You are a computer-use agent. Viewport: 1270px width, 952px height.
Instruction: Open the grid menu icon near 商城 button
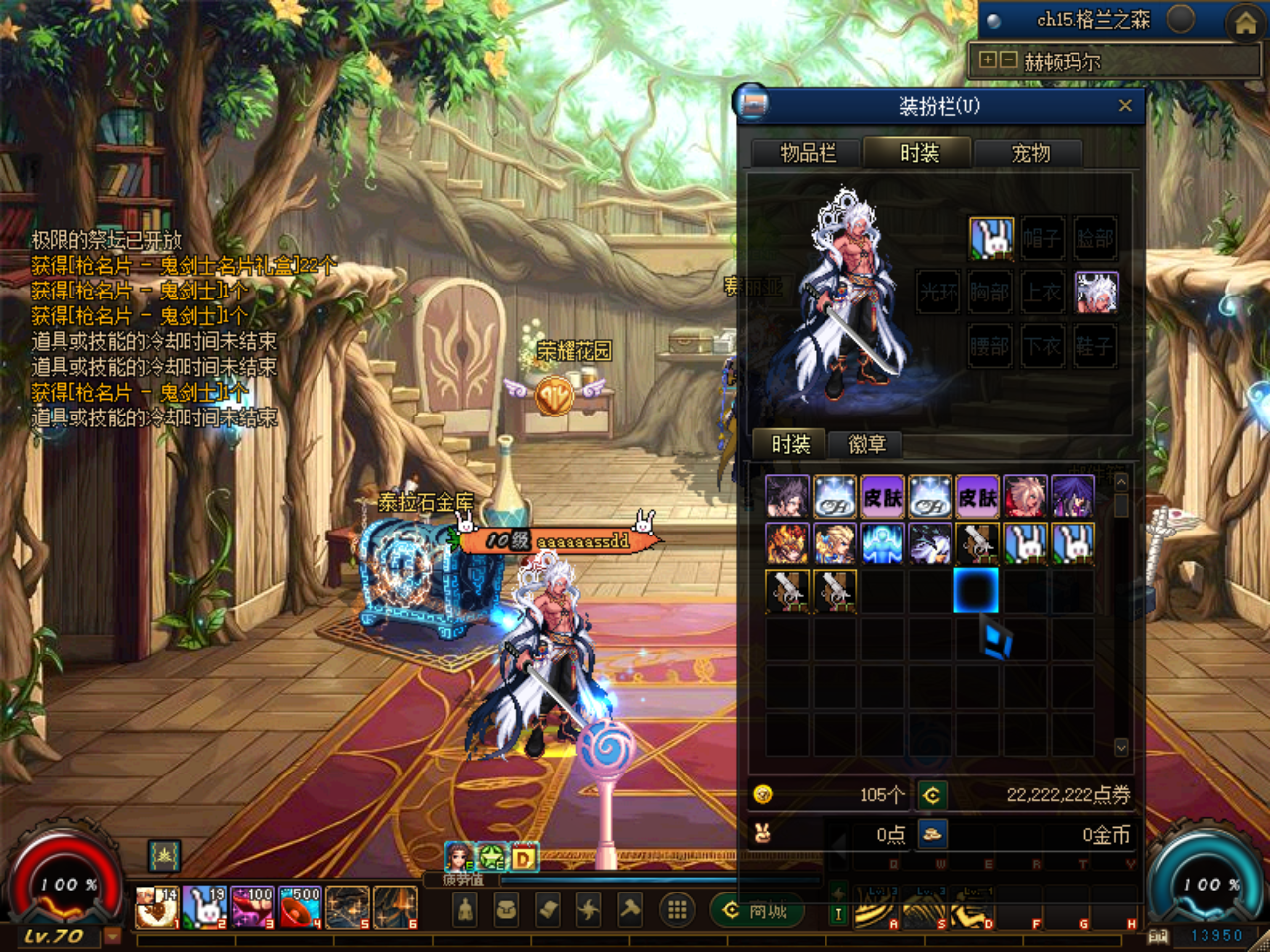[x=678, y=909]
